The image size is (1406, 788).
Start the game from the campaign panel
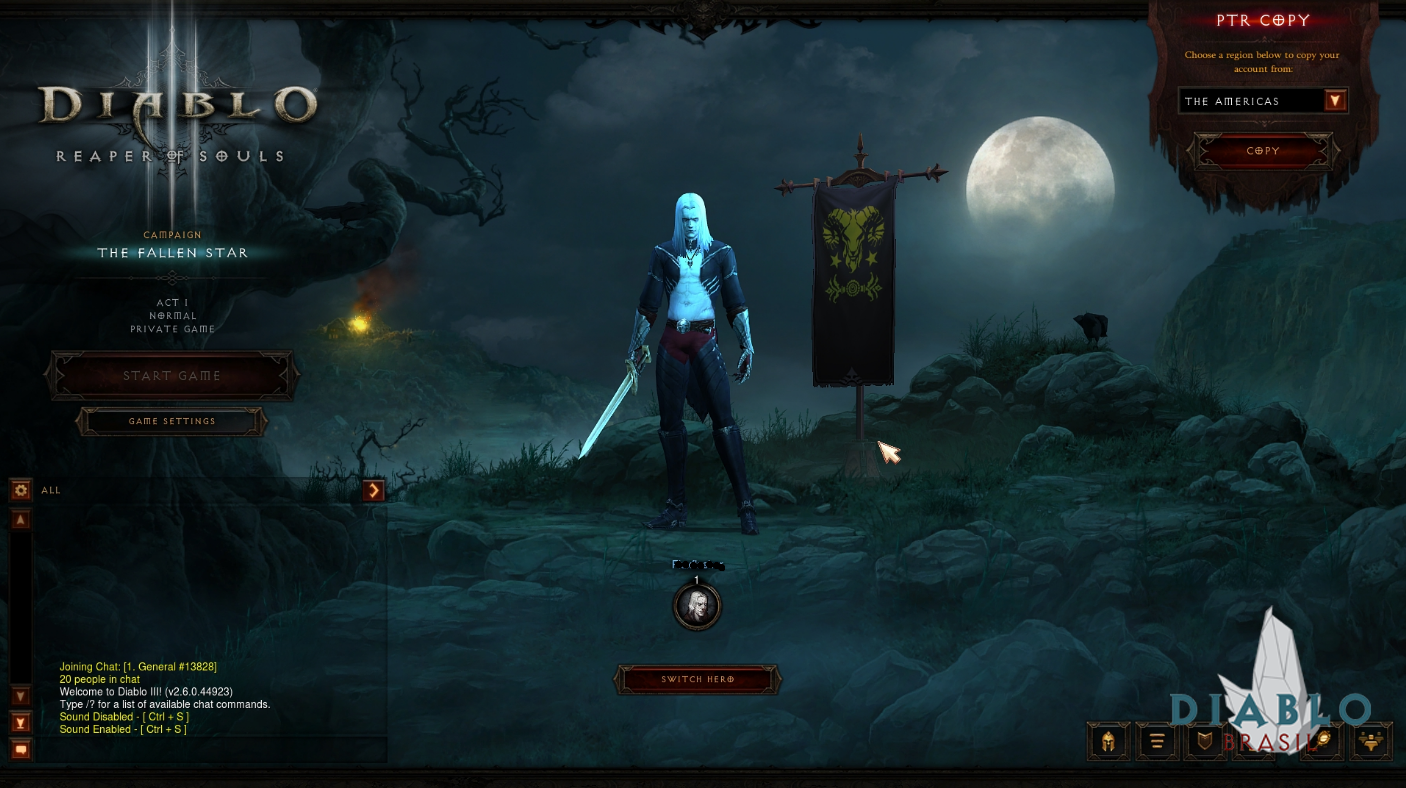172,376
